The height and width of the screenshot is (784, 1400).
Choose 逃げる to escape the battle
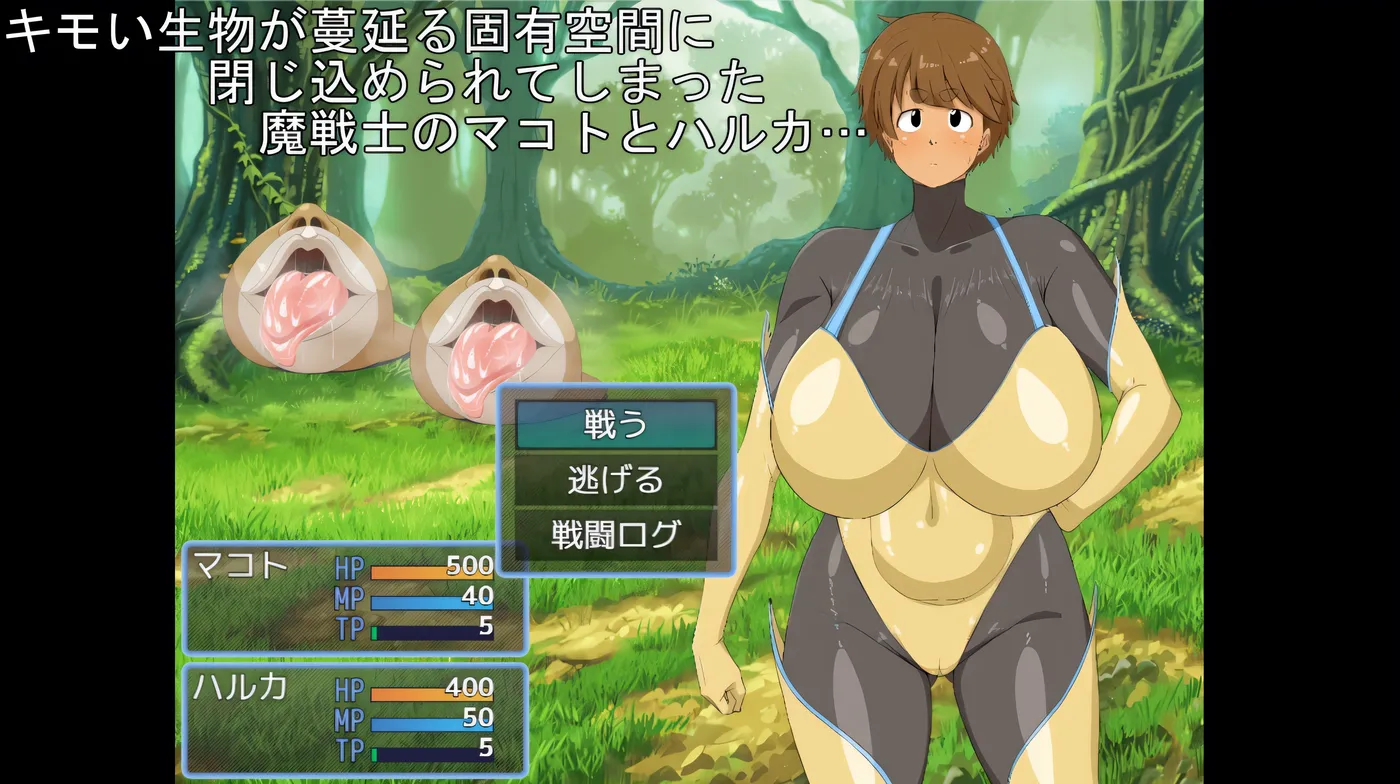616,480
